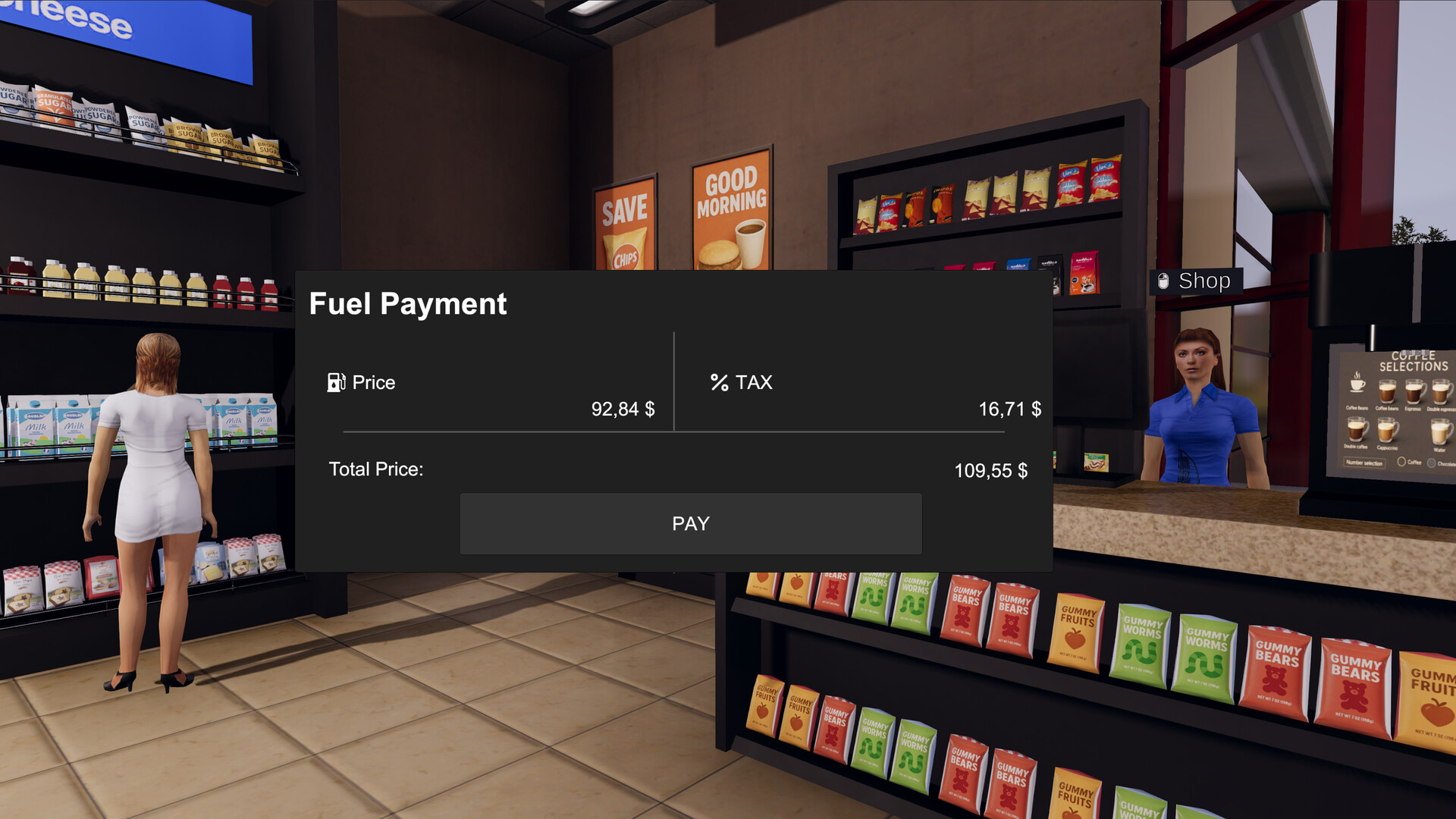Image resolution: width=1456 pixels, height=819 pixels.
Task: Select the Double espresso coffee option
Action: pos(1441,393)
